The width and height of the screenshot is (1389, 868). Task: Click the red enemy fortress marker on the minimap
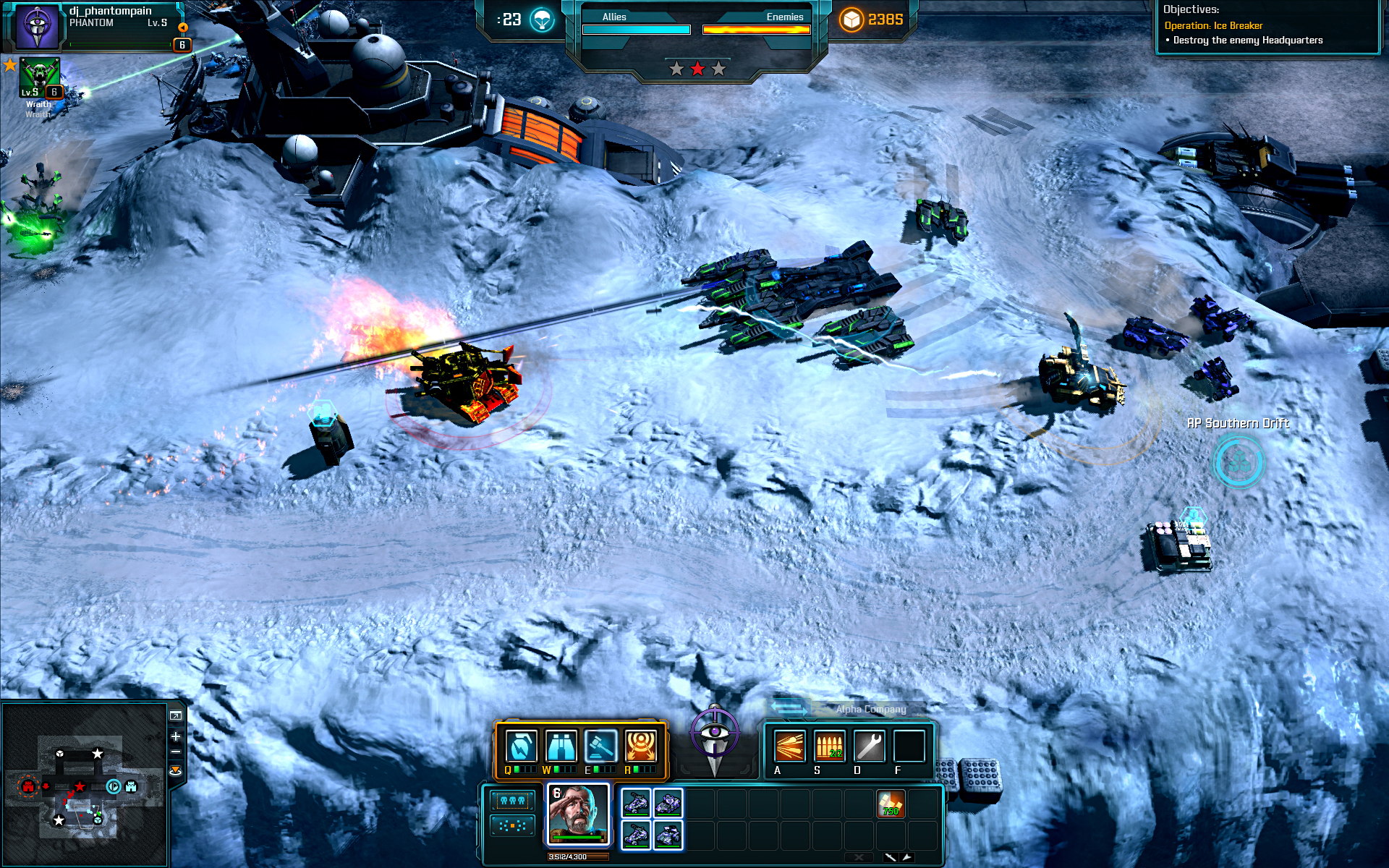(x=28, y=787)
